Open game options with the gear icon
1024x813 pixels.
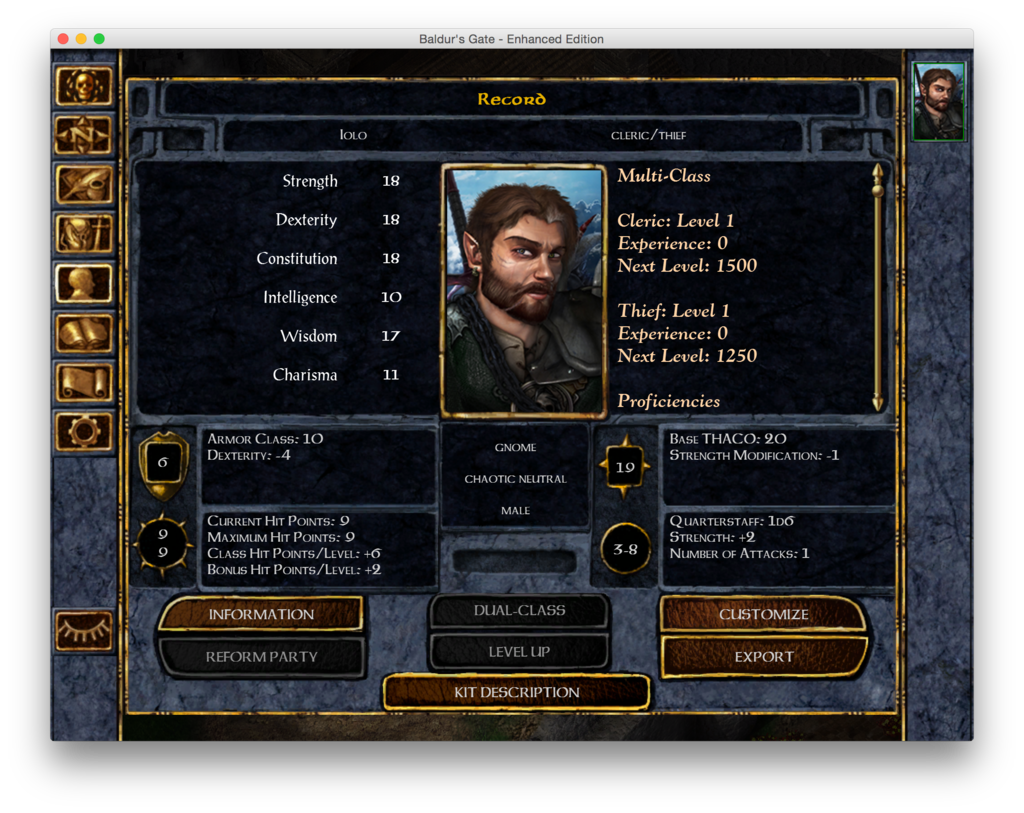click(83, 431)
